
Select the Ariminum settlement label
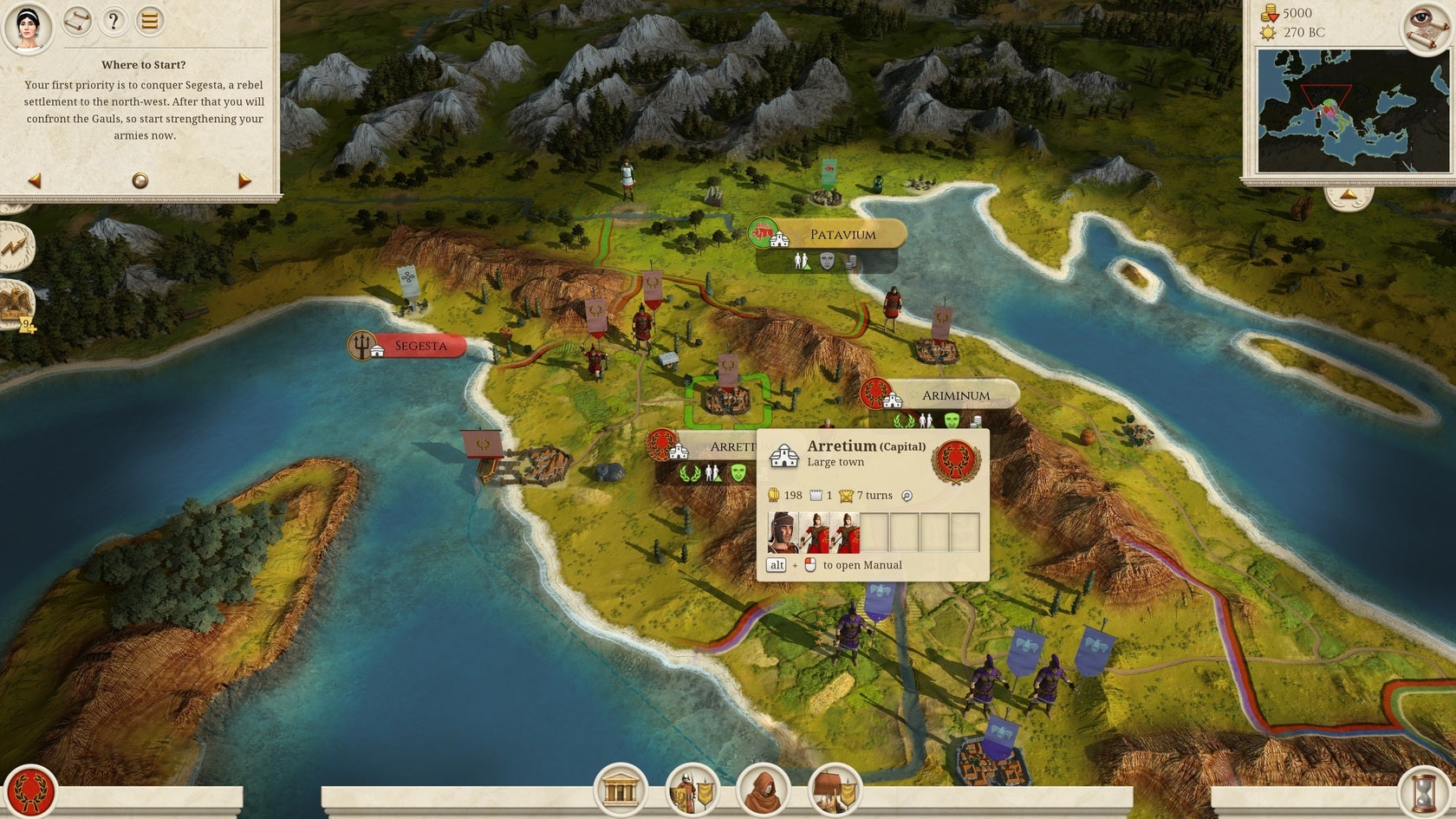[x=955, y=395]
